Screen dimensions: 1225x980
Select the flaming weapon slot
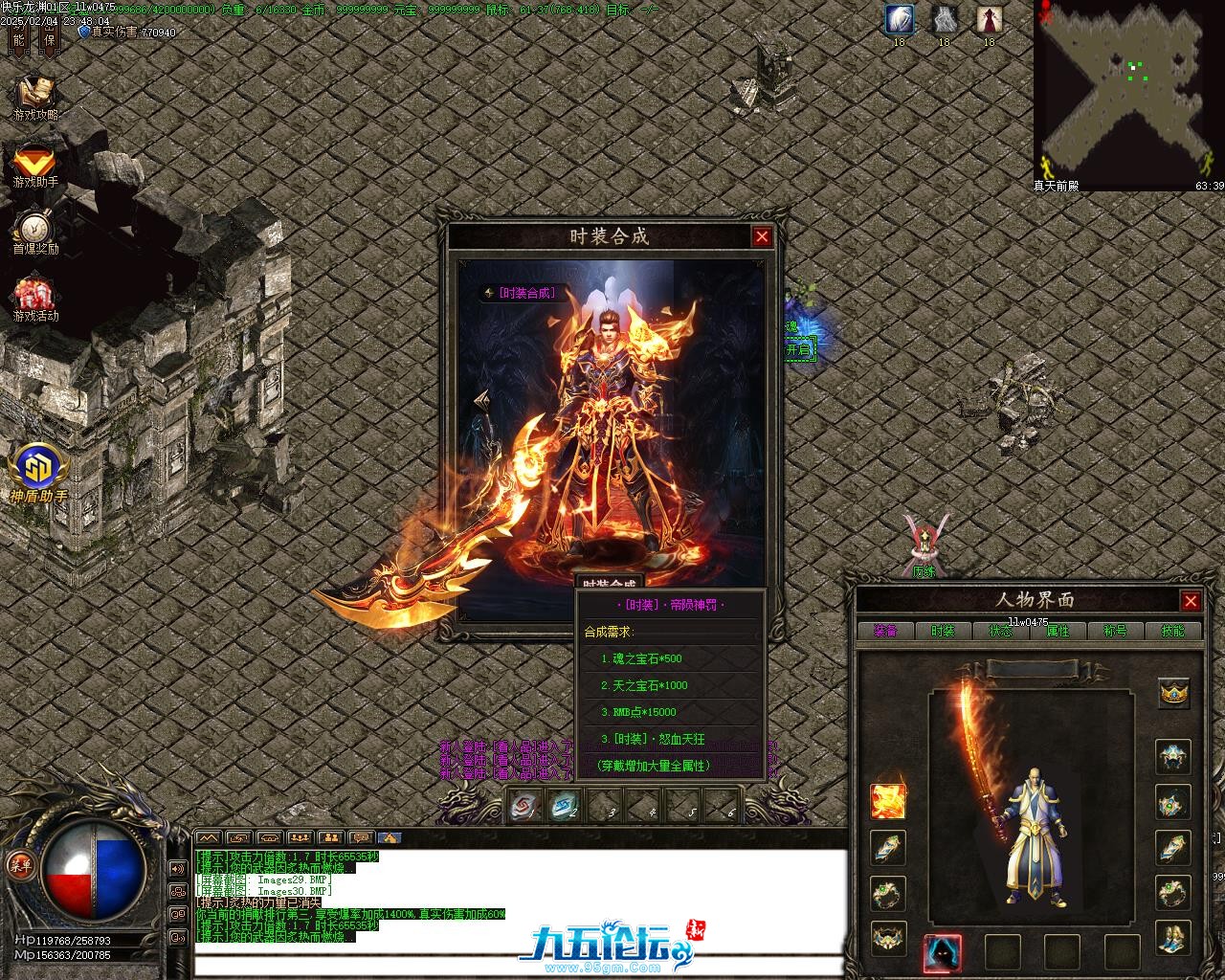pos(887,801)
